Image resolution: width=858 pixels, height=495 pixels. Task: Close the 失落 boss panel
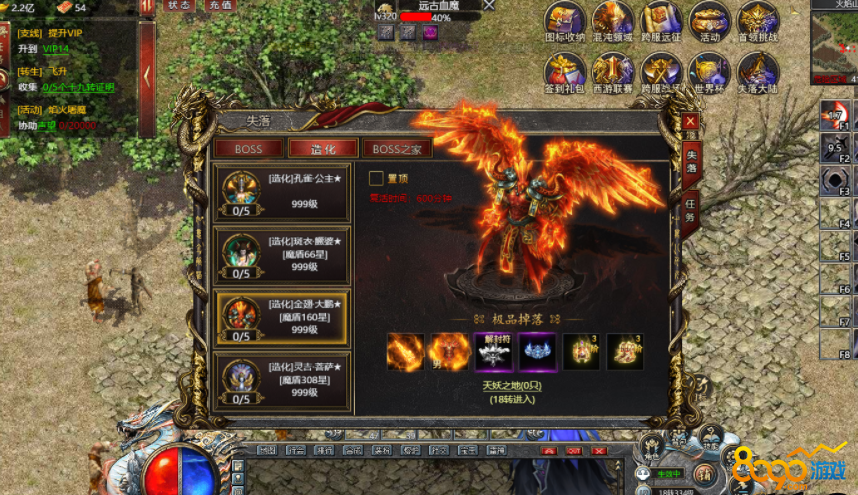[689, 122]
